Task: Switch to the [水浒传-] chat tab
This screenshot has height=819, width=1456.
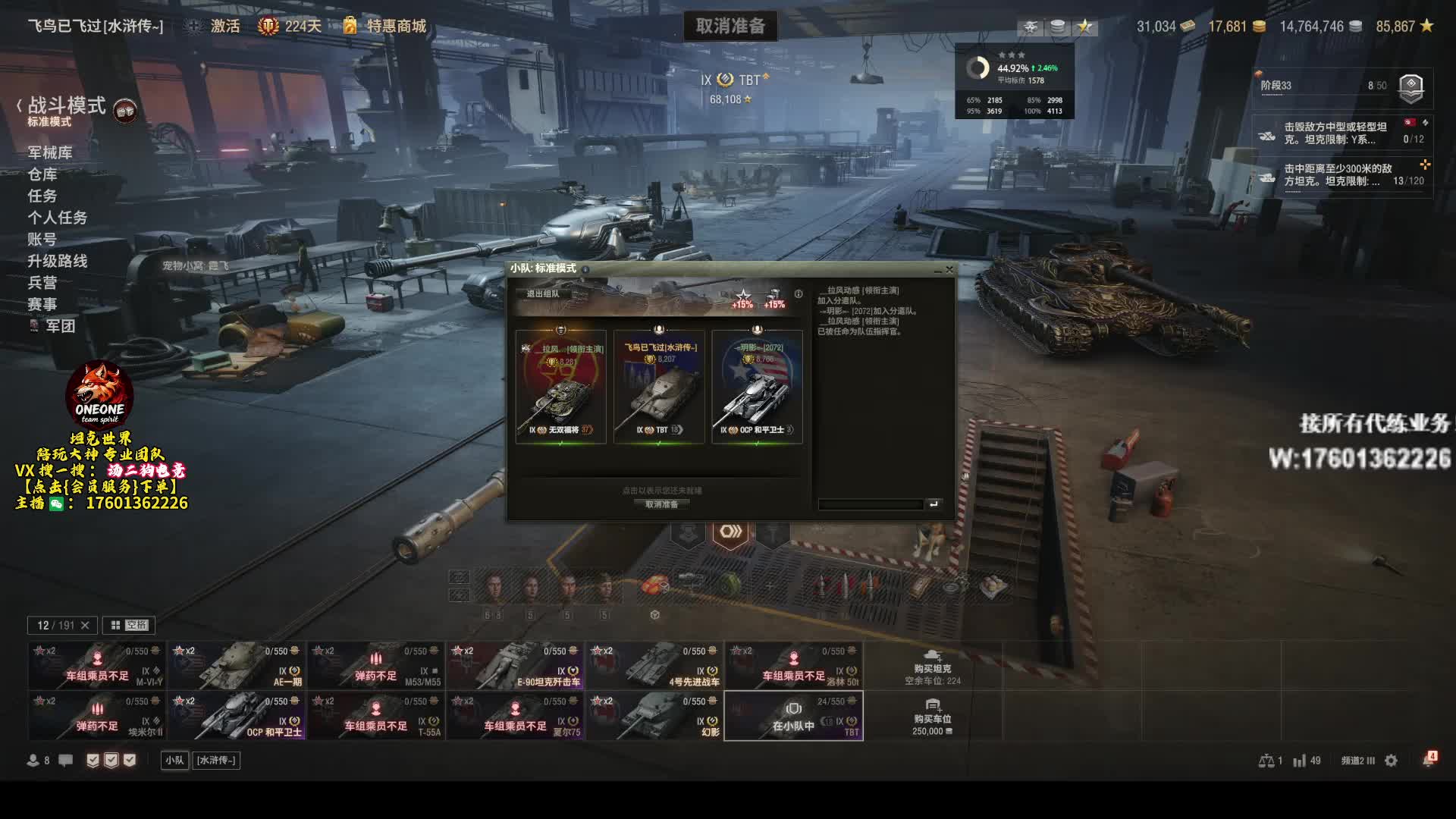Action: point(216,761)
